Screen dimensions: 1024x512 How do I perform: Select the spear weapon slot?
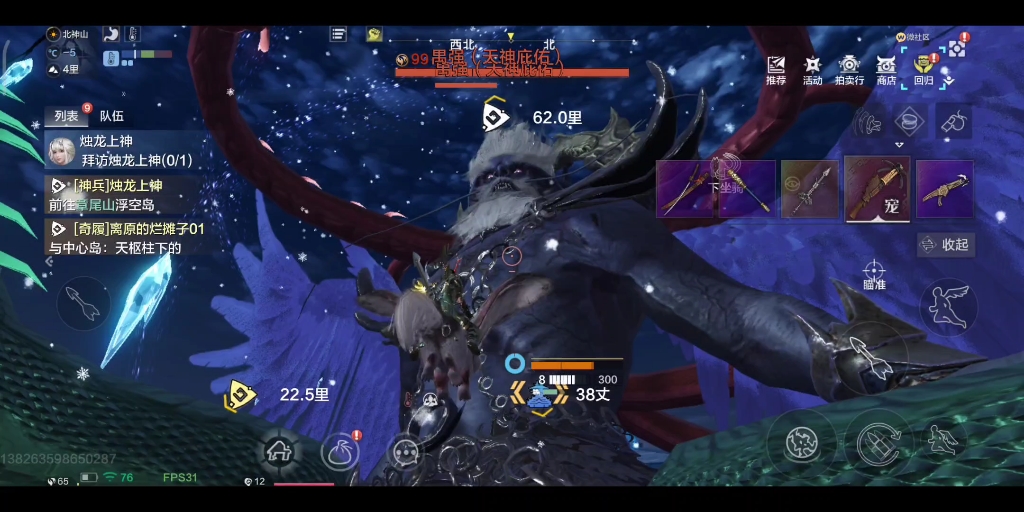[809, 188]
